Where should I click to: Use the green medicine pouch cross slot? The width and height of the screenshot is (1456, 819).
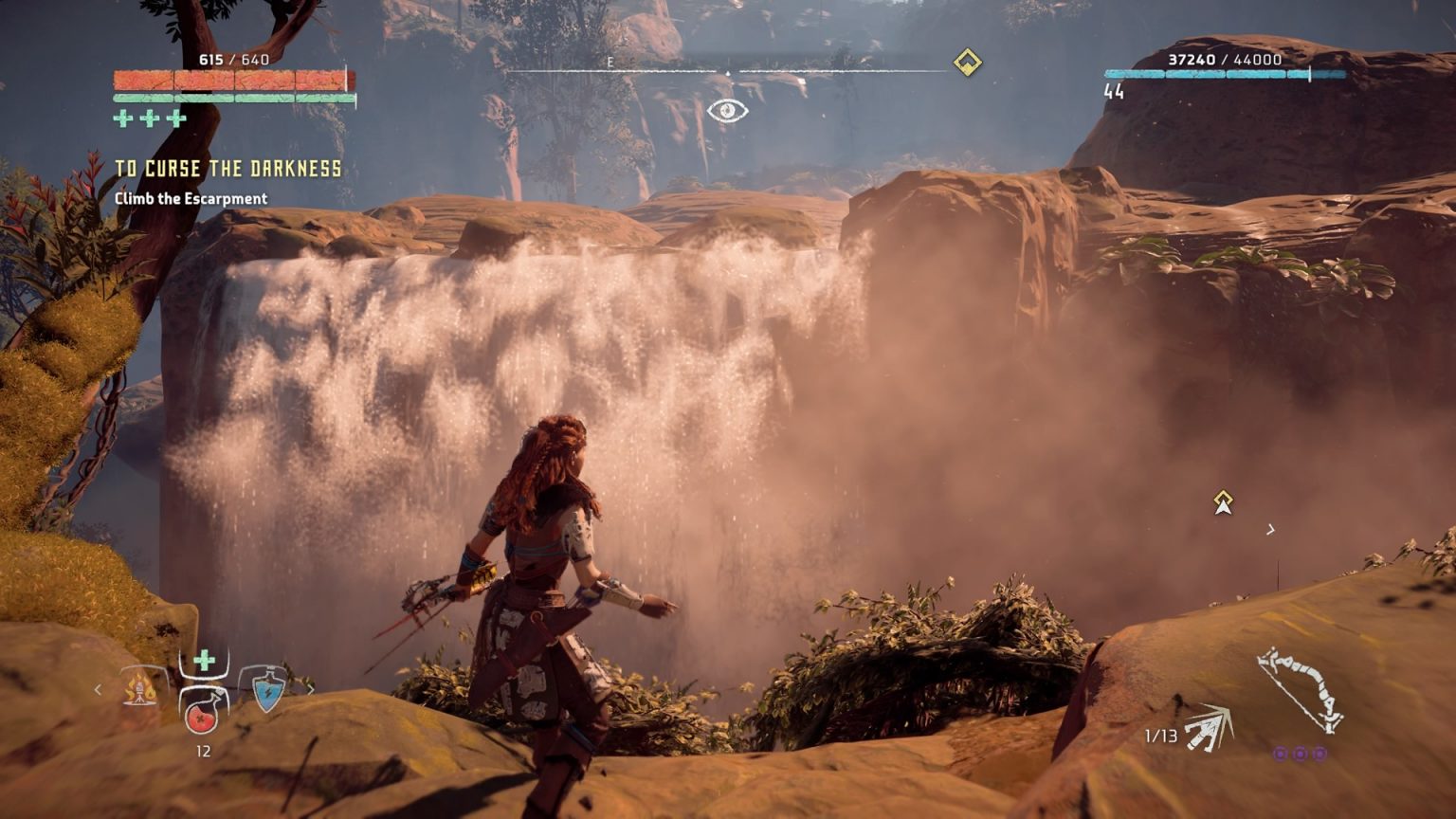(x=204, y=661)
